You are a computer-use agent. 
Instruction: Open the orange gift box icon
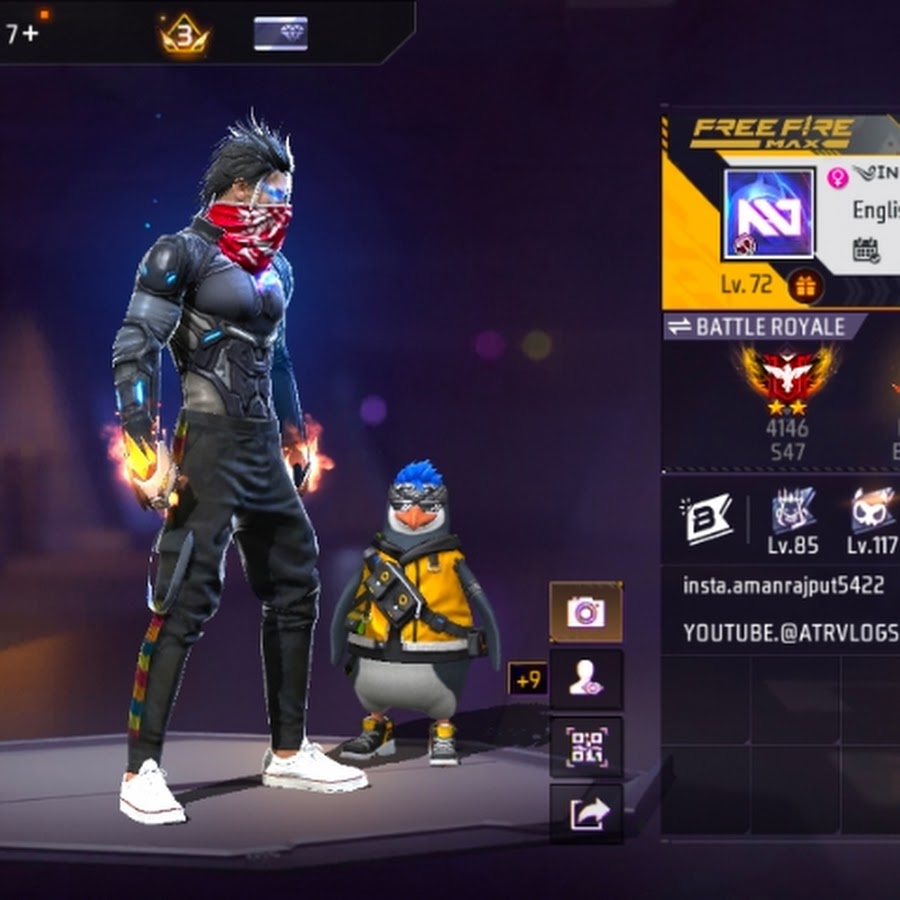[x=805, y=286]
